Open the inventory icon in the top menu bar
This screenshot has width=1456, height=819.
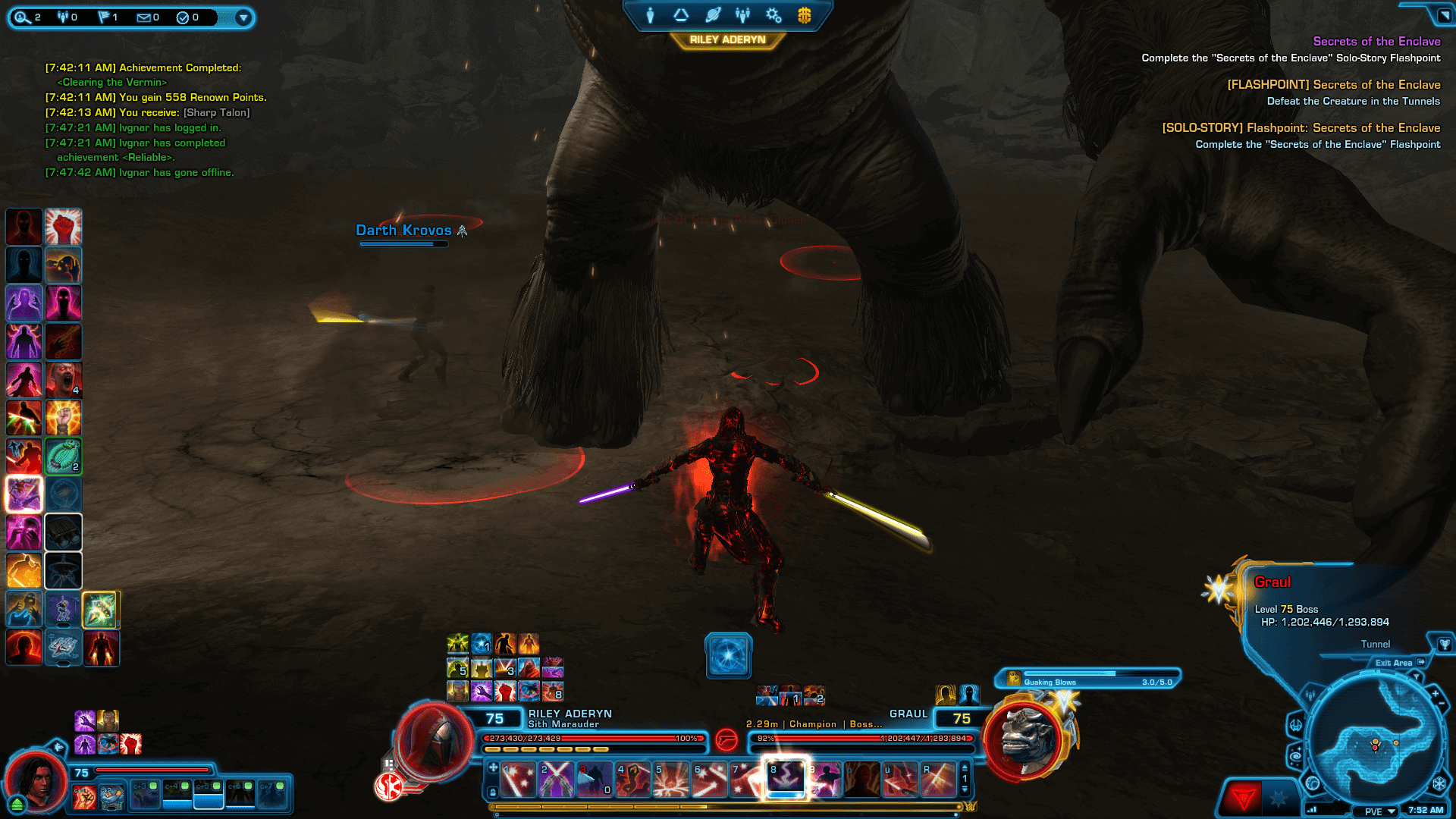click(x=681, y=14)
